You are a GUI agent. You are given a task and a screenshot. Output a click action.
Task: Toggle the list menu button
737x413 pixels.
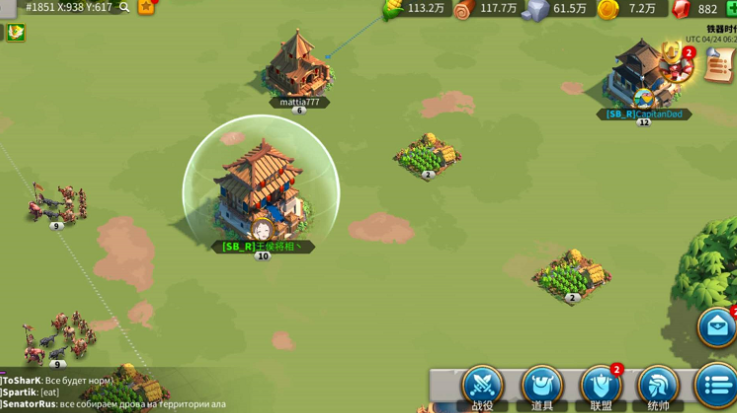point(716,386)
